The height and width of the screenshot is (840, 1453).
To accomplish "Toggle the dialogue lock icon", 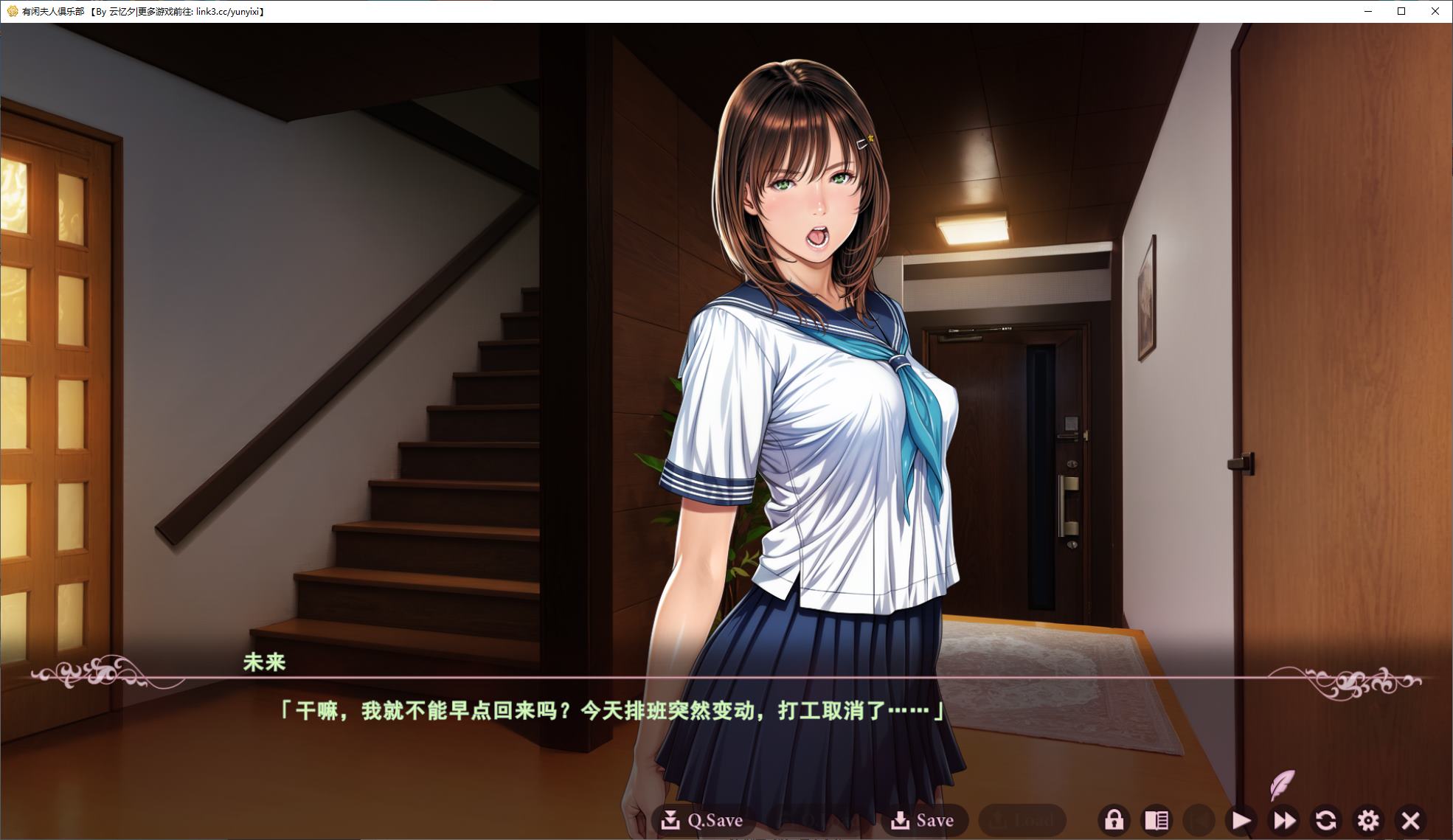I will click(x=1115, y=819).
